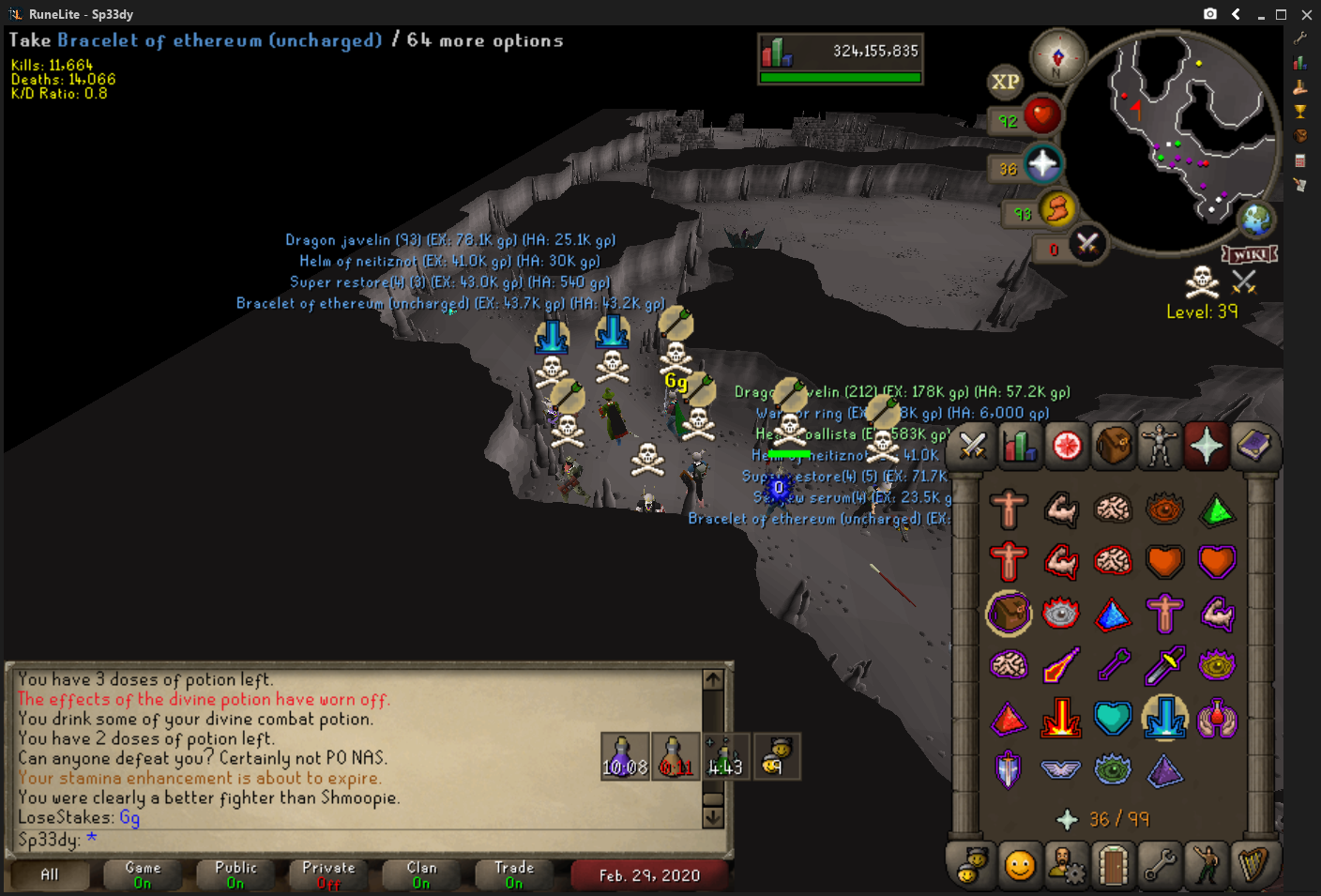Turn on the teal heart Redemption prayer

[1113, 719]
